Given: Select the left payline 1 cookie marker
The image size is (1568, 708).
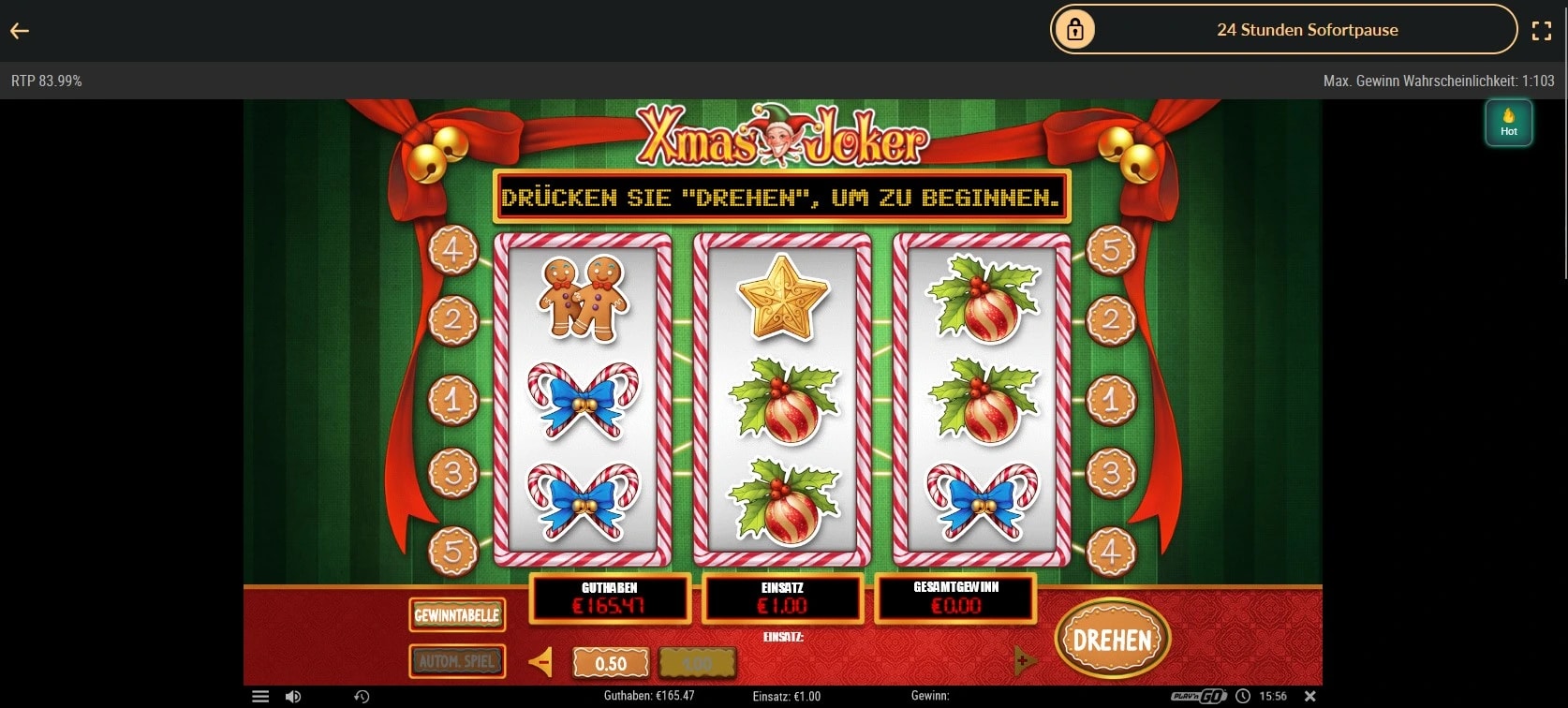Looking at the screenshot, I should tap(453, 400).
